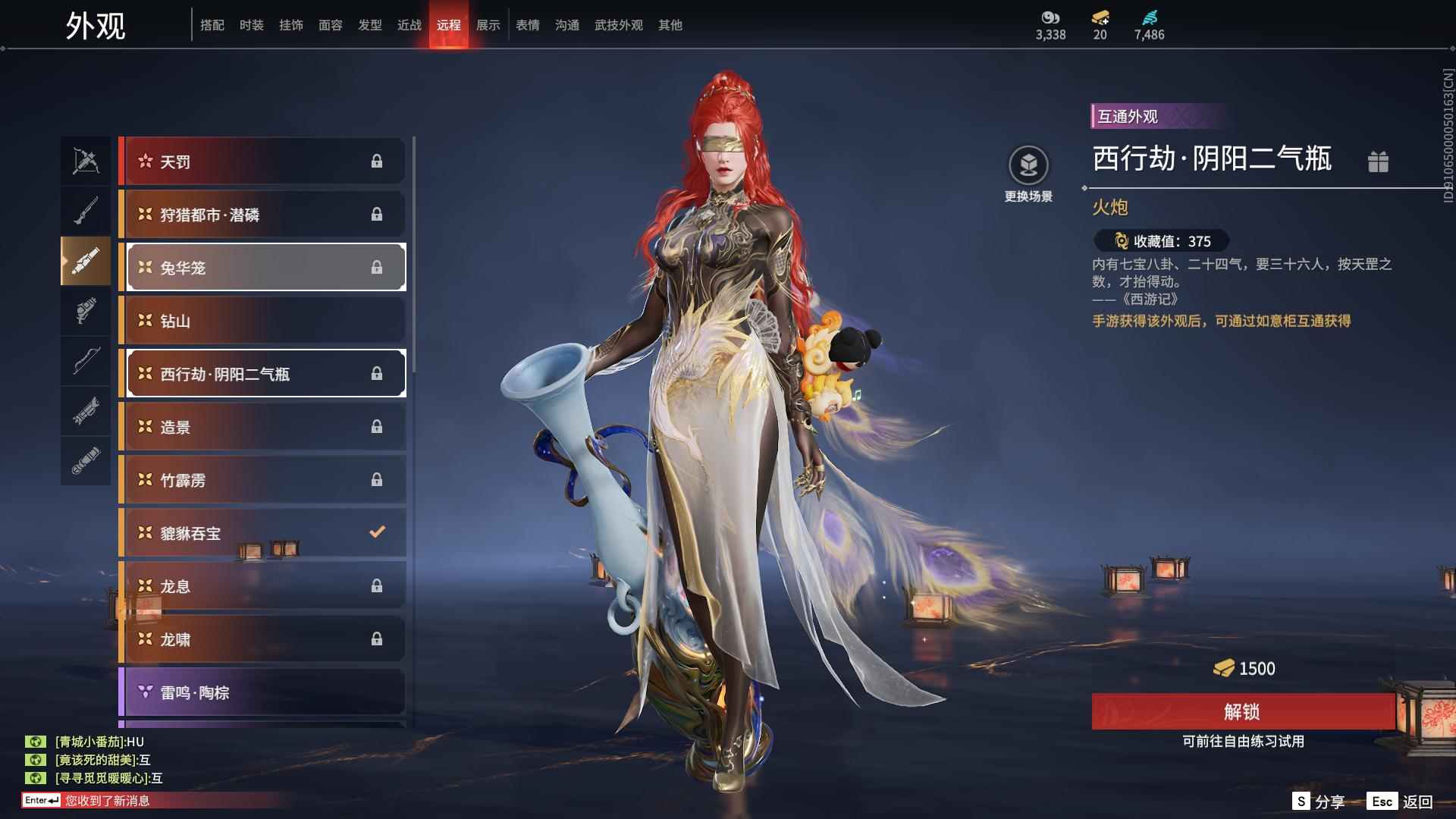
Task: Show the 武技外观 tab
Action: 618,25
